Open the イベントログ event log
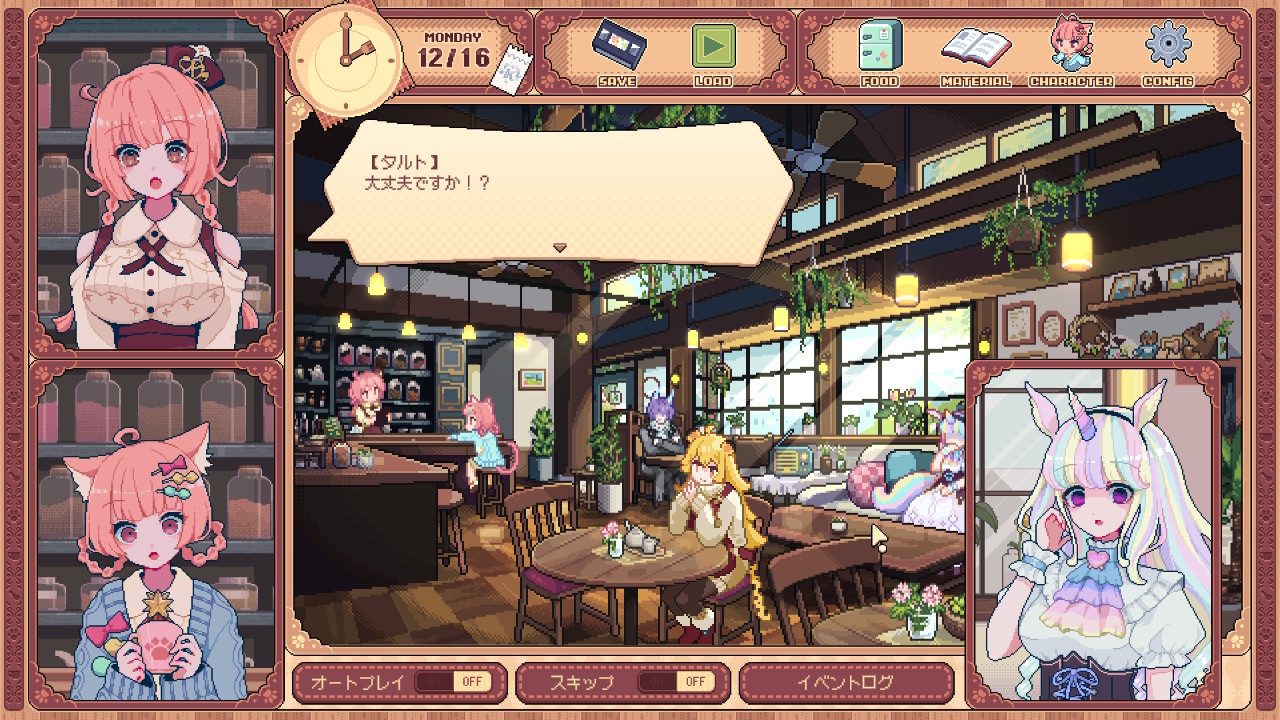 [845, 682]
